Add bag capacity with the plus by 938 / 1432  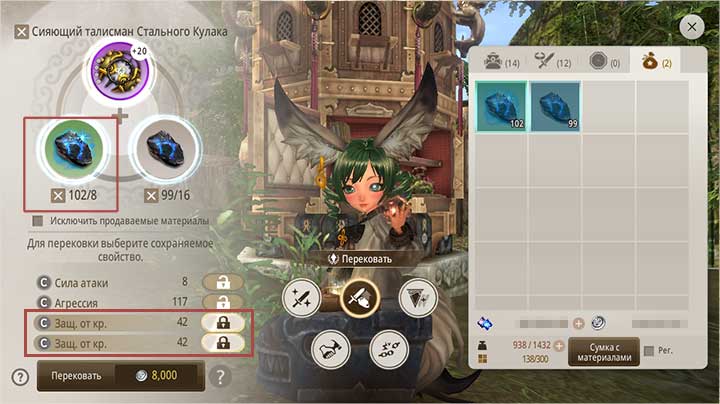click(x=559, y=345)
